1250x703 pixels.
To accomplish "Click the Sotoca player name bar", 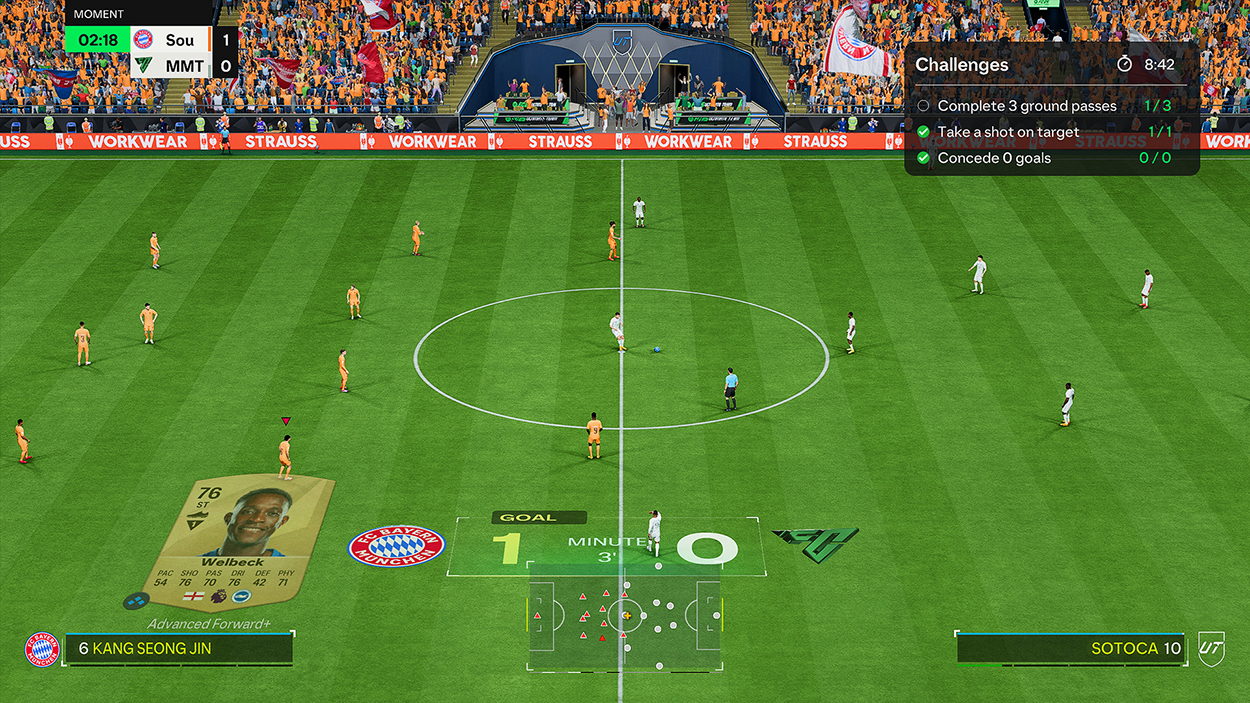I will pos(1070,648).
